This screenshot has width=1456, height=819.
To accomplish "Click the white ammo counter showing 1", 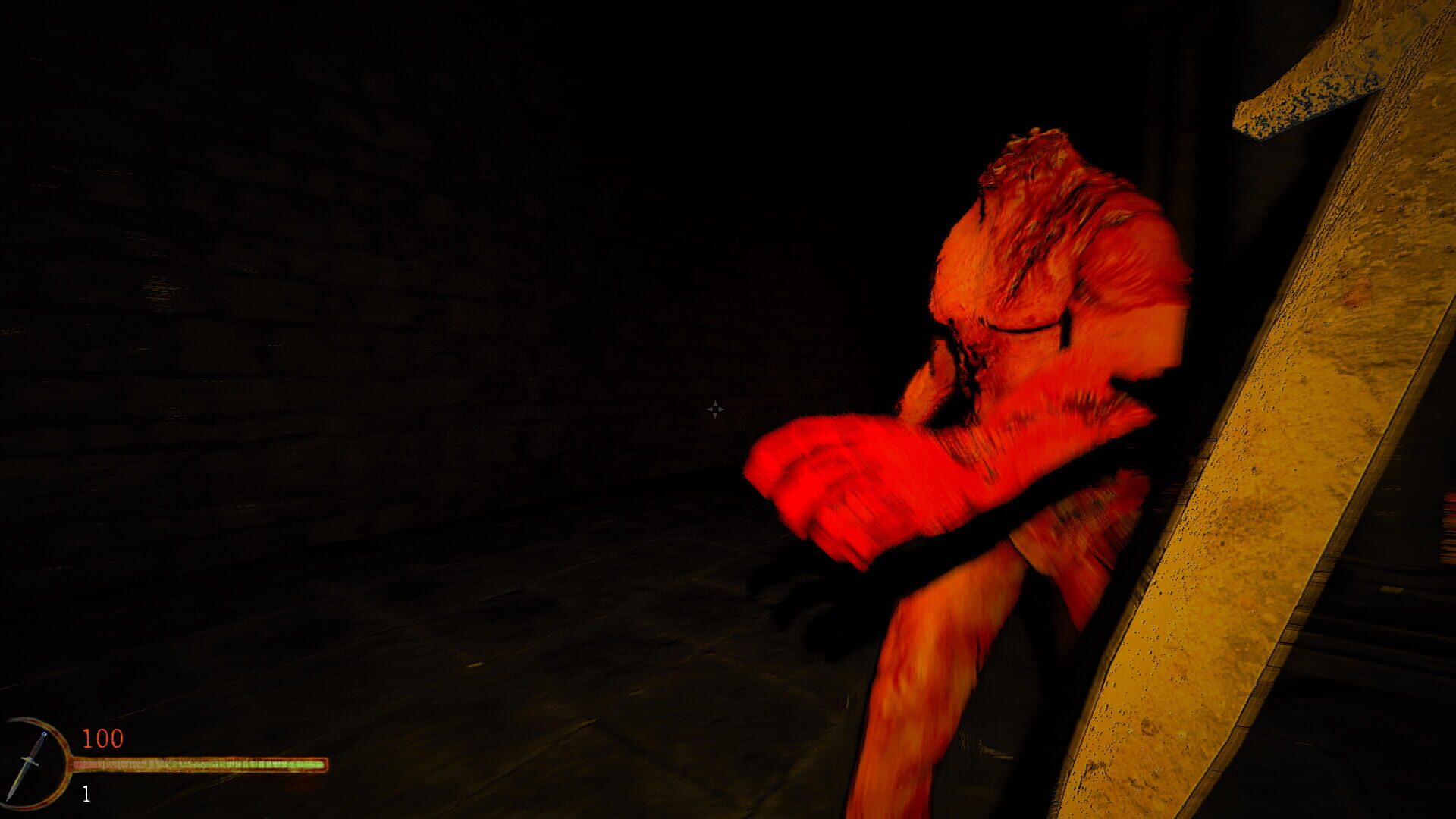I will [x=86, y=794].
